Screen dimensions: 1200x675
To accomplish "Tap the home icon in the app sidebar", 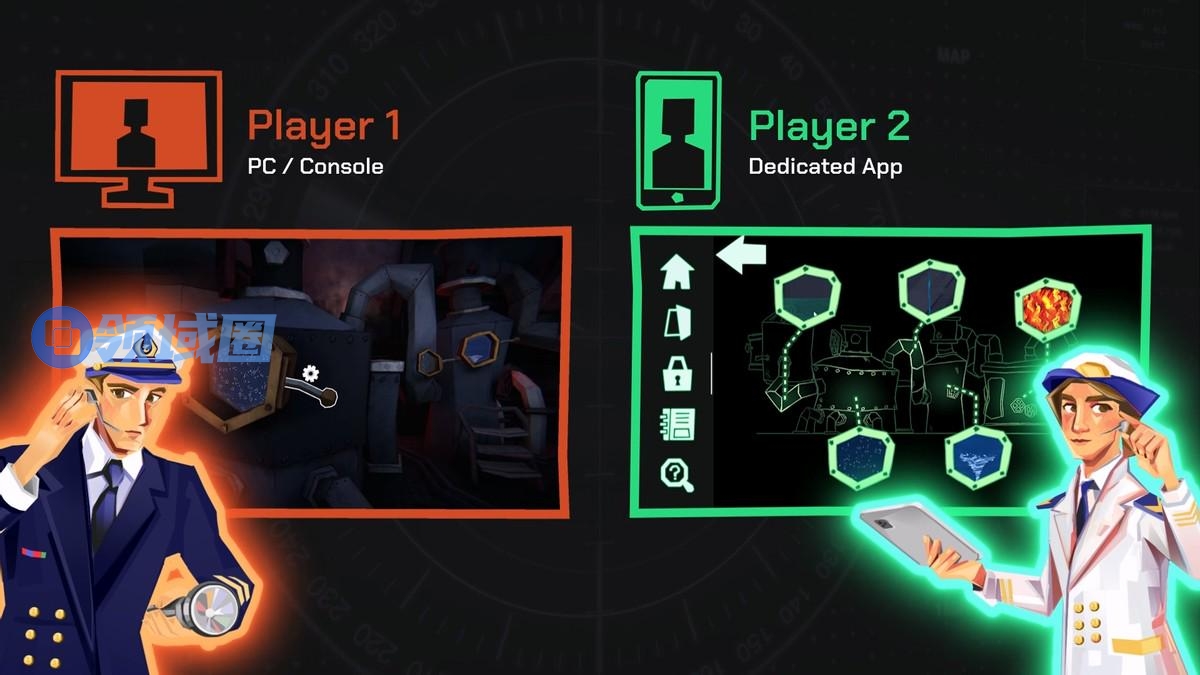I will point(678,272).
